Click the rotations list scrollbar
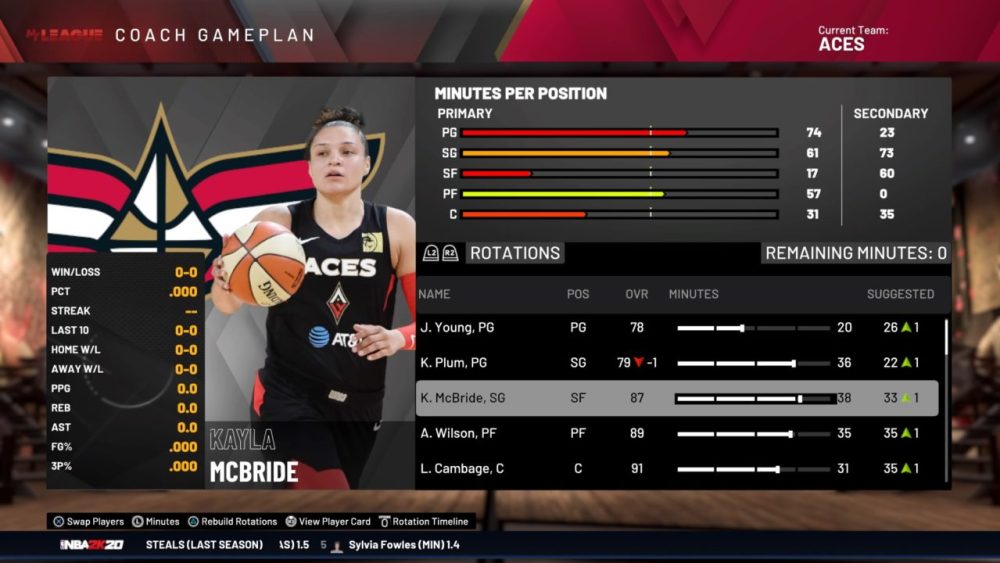The image size is (1000, 563). (x=946, y=340)
